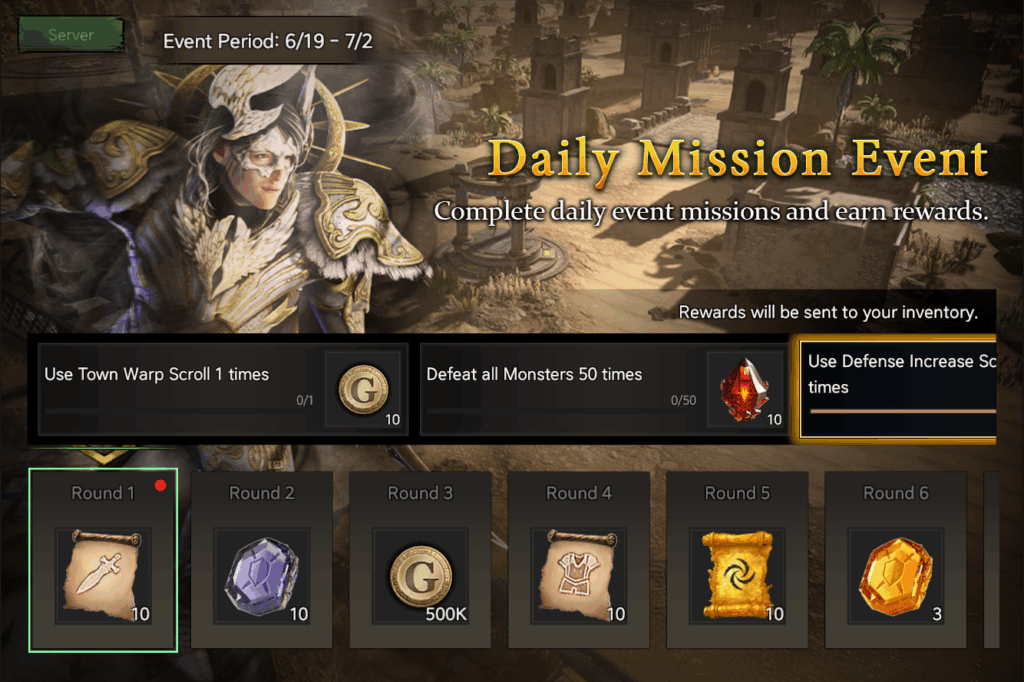Select the Round 4 armor scroll tile

click(579, 560)
